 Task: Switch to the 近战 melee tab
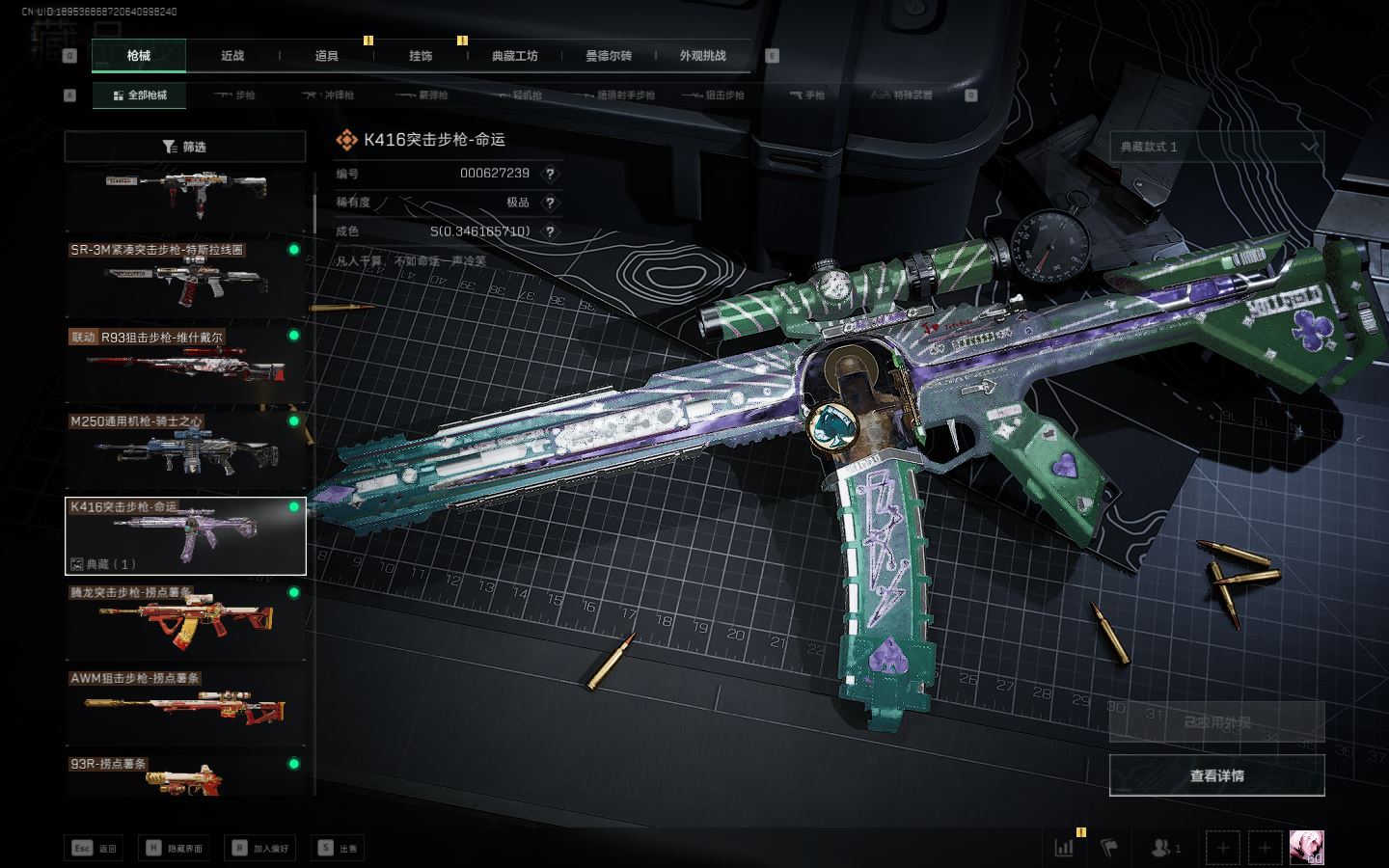232,56
